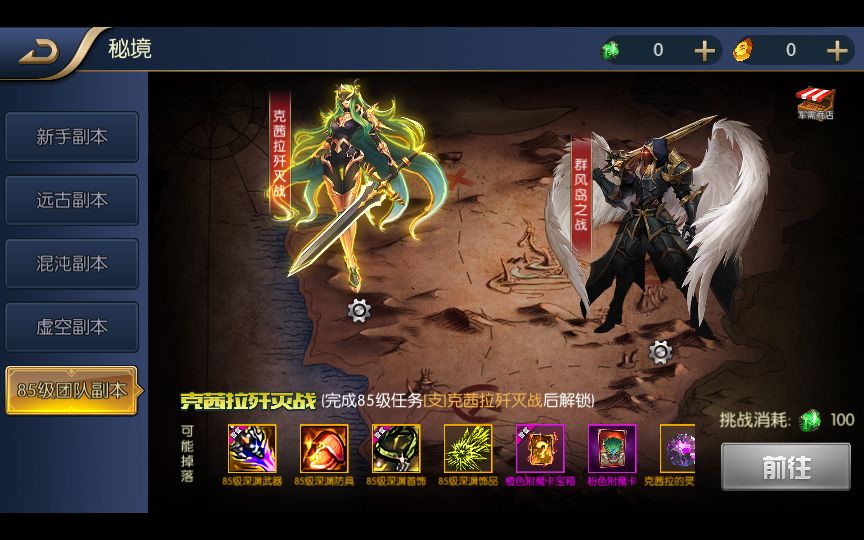Open the 军需商店 shop
The height and width of the screenshot is (540, 864).
click(x=815, y=104)
